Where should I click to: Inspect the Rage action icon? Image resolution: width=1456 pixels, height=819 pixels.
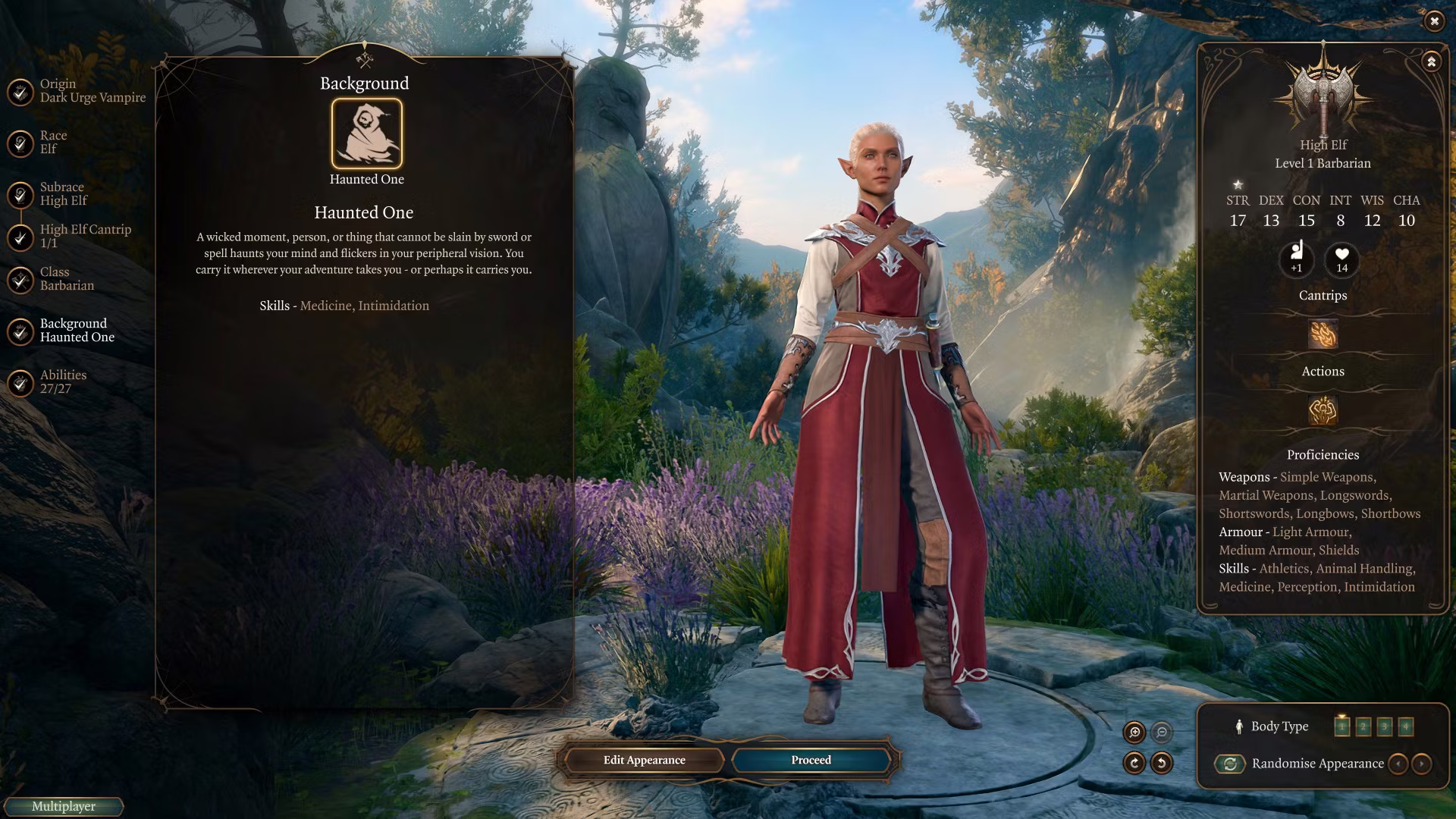1323,410
